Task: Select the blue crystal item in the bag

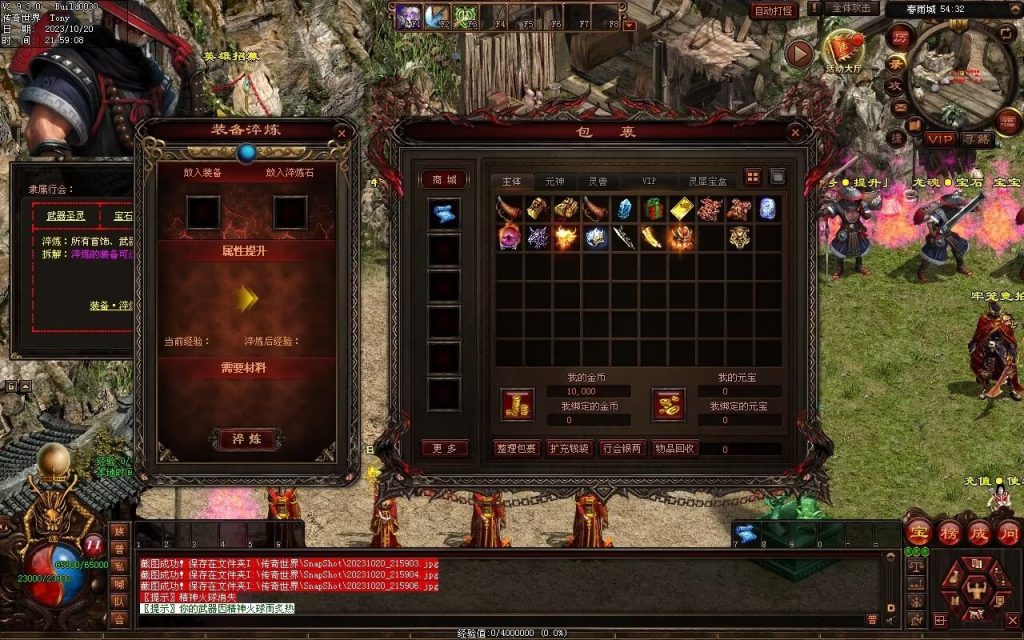Action: (625, 208)
